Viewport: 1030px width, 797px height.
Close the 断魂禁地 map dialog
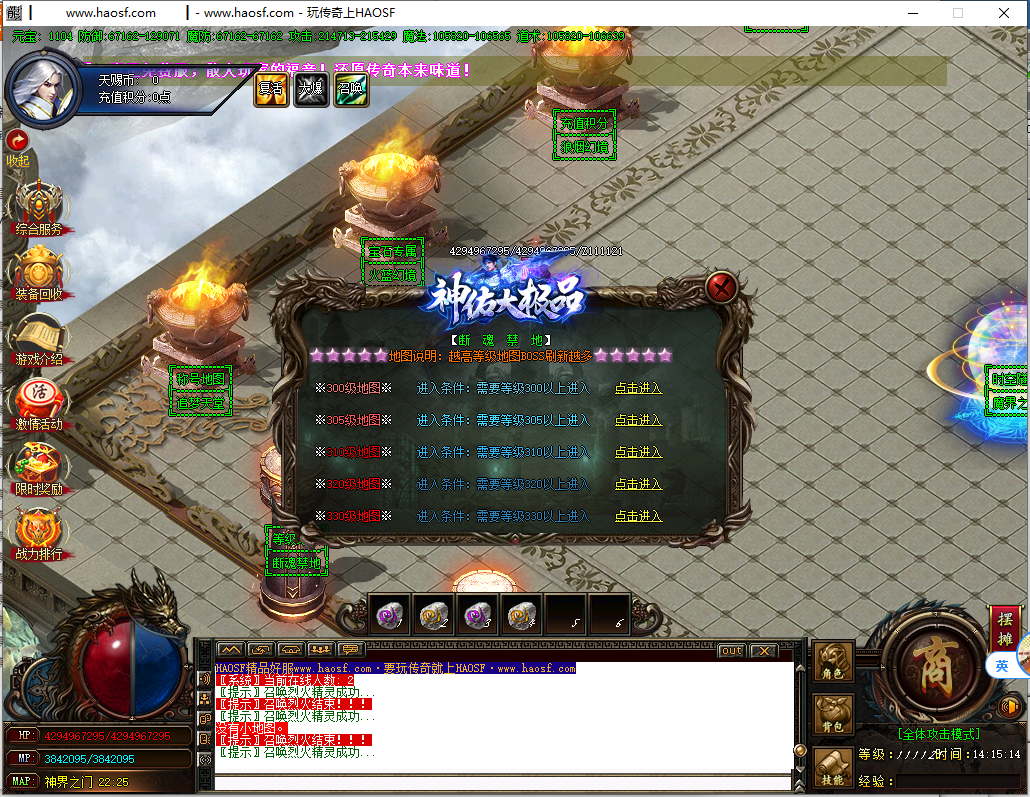[x=721, y=288]
